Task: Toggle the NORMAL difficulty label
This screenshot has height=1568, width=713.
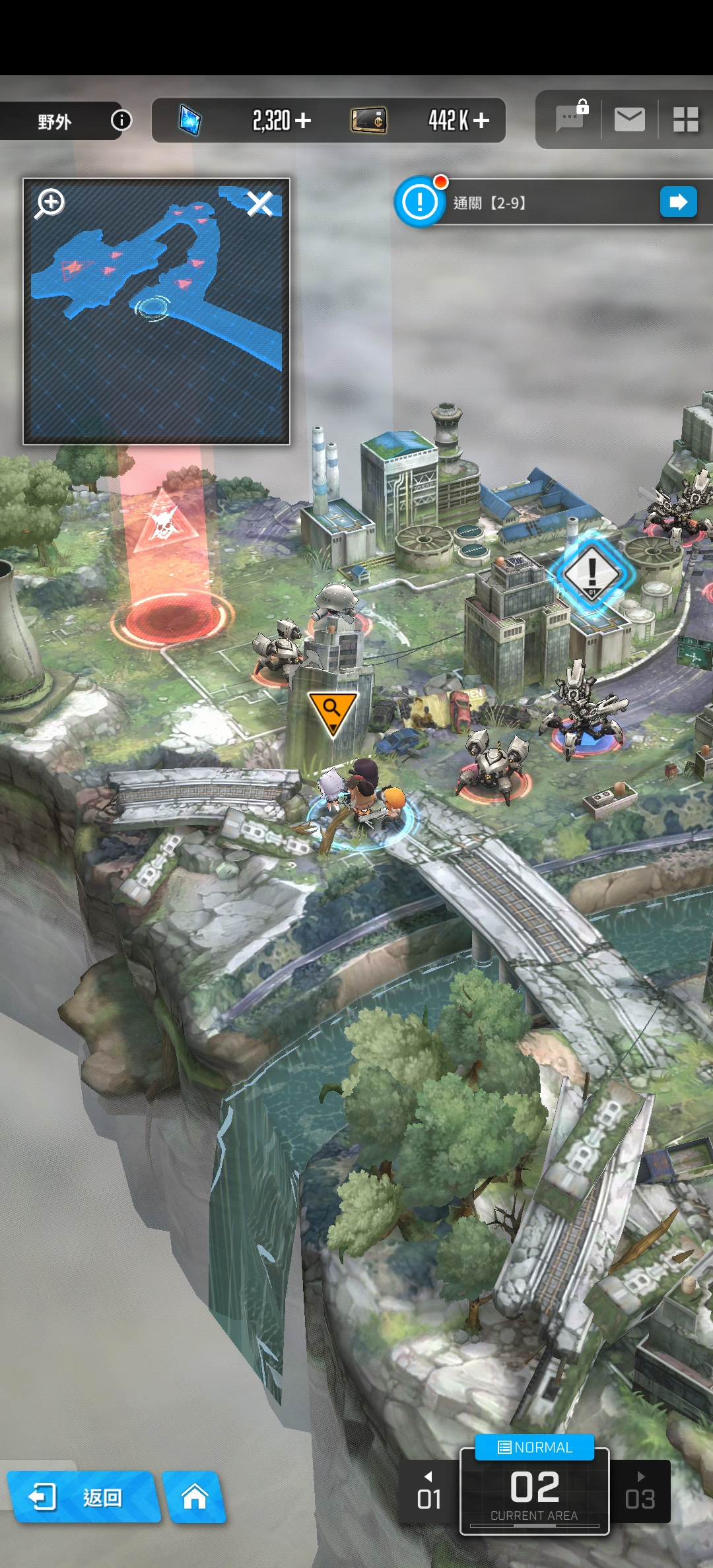Action: (x=535, y=1447)
